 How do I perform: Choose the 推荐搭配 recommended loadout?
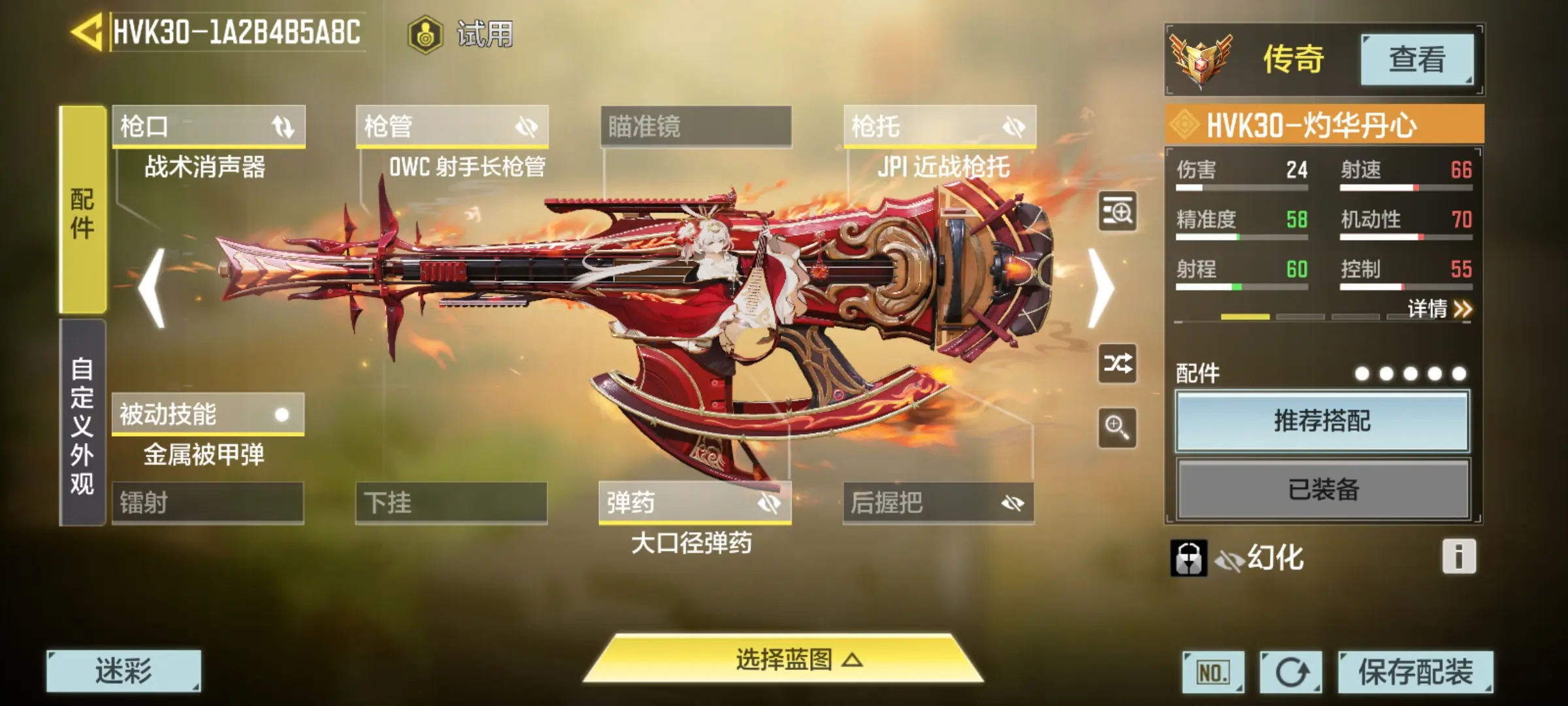pos(1322,420)
